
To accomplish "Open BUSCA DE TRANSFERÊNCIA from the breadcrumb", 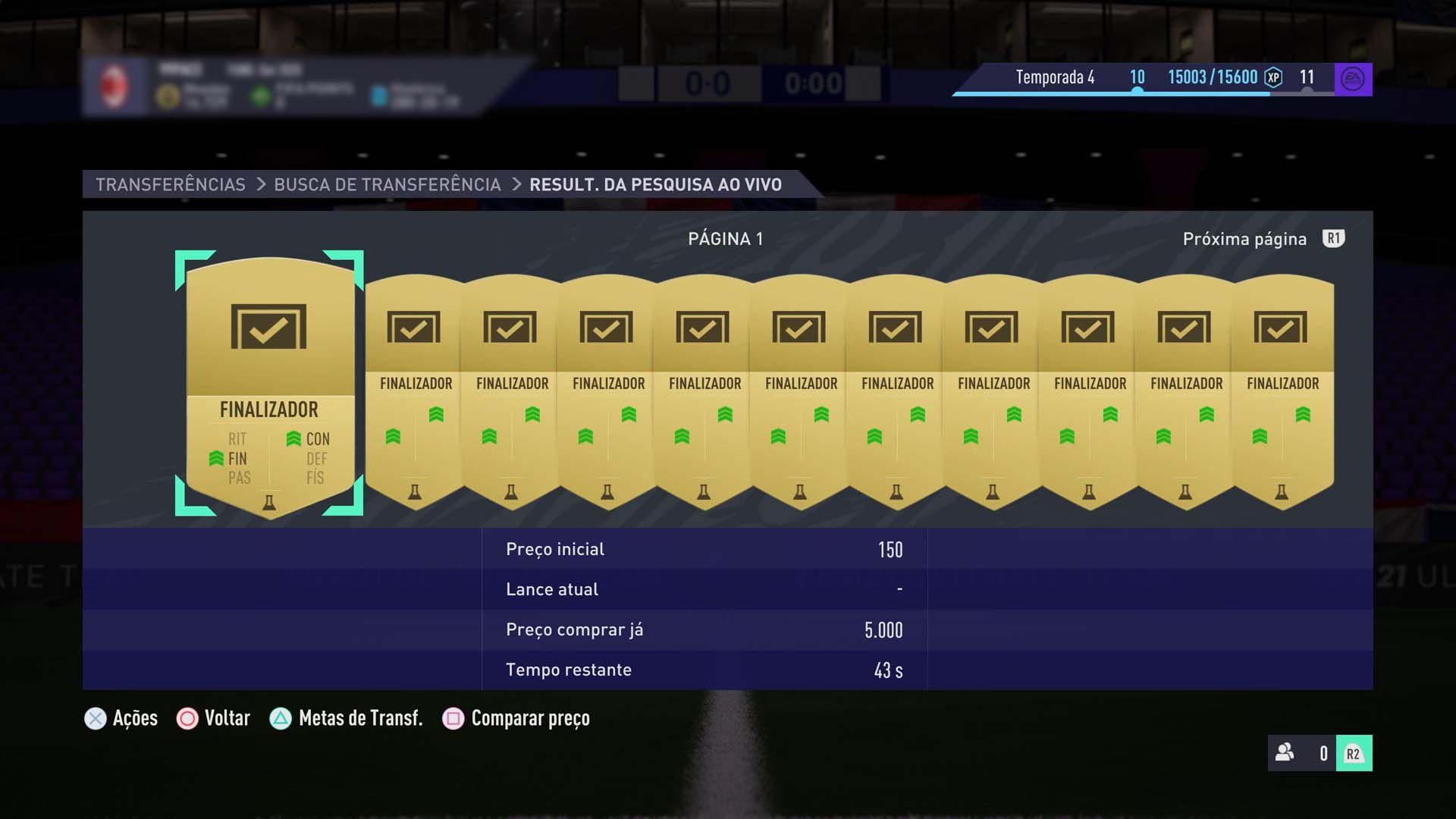I will (x=388, y=184).
